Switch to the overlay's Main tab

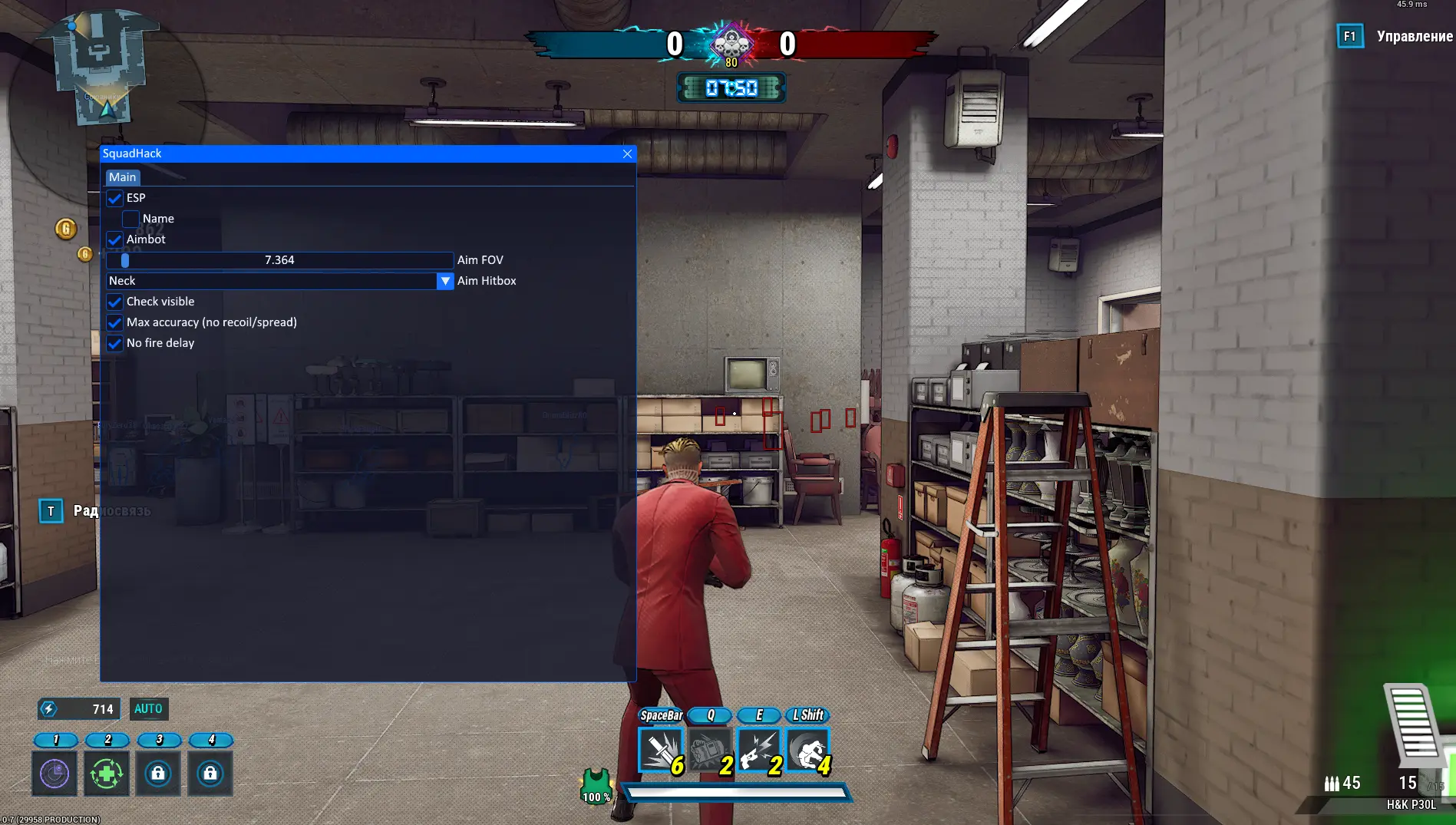tap(122, 177)
